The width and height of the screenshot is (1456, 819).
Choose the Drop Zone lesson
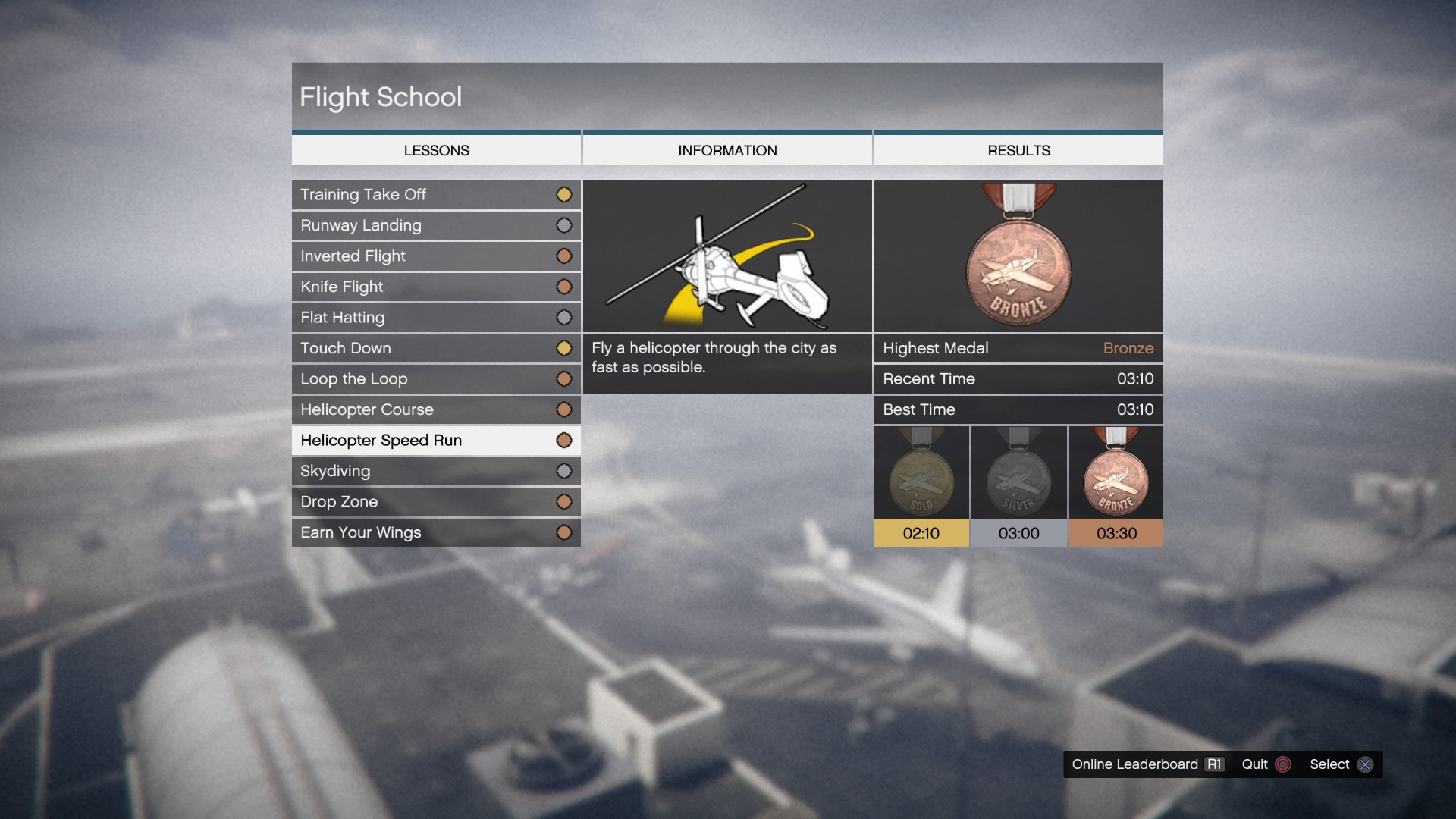(436, 502)
